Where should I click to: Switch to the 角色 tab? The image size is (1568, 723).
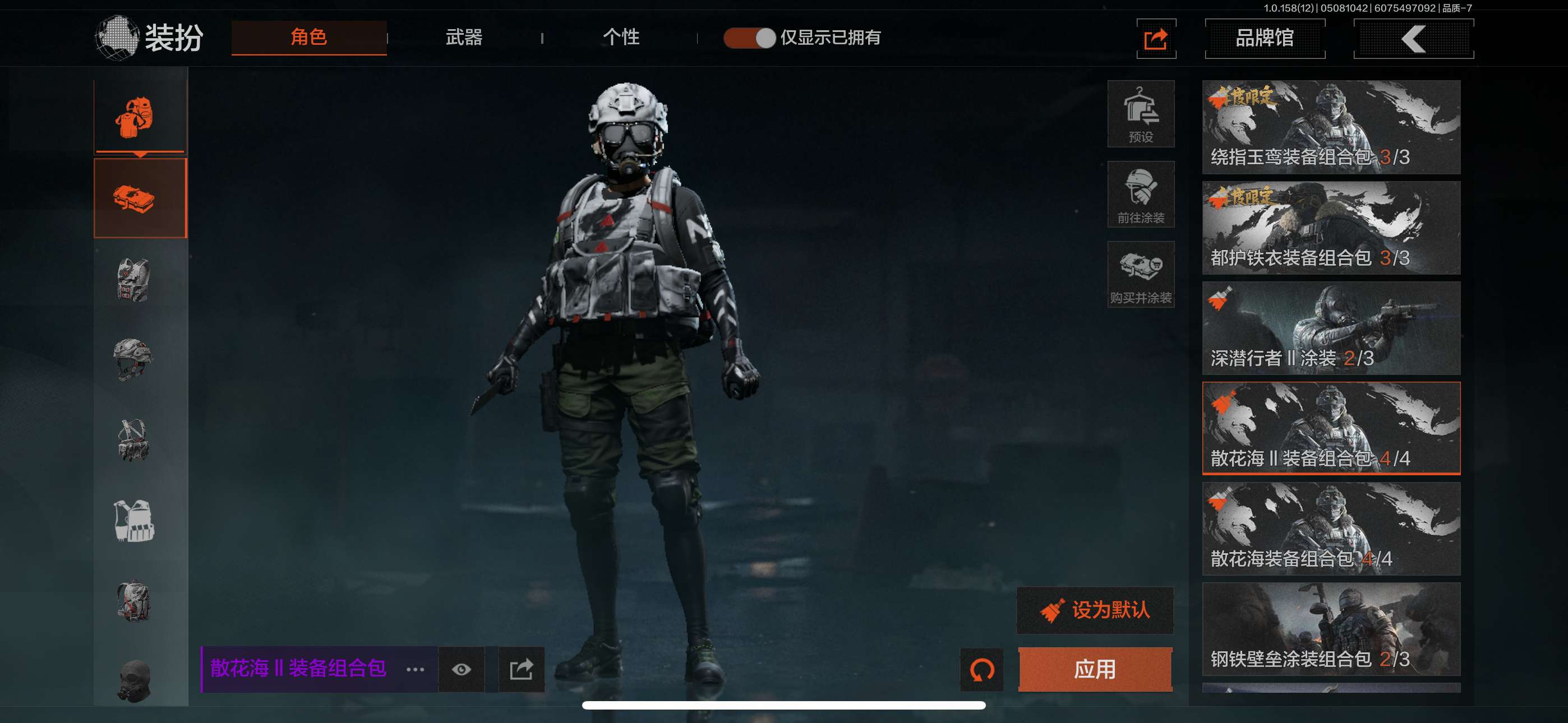(308, 38)
